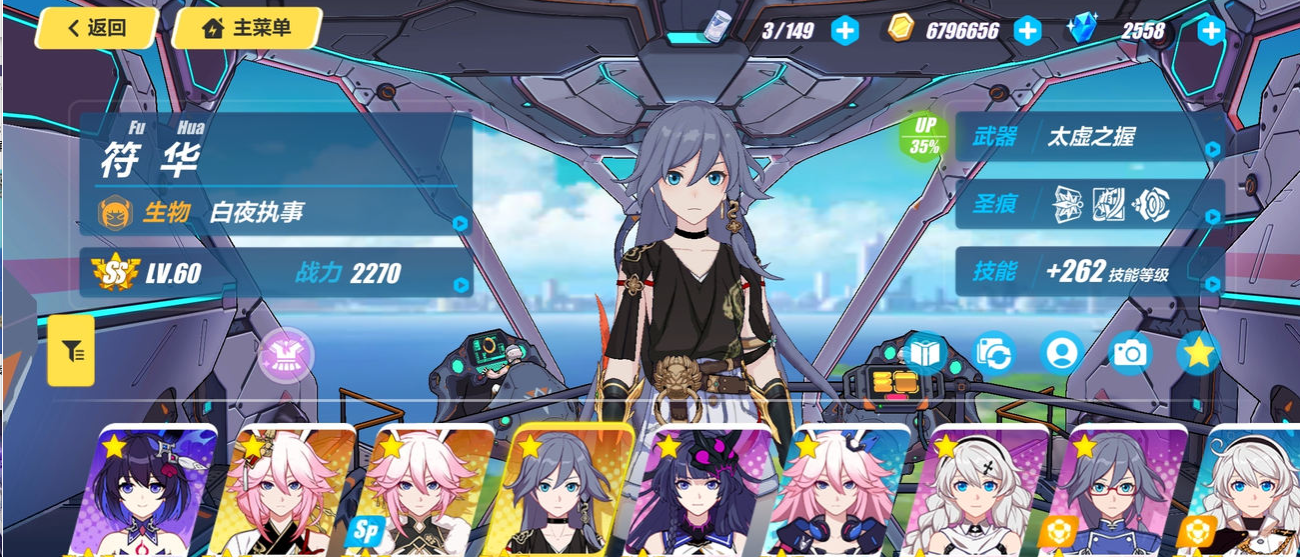Open the 武器 weapon panel
The width and height of the screenshot is (1300, 557).
tap(1090, 137)
